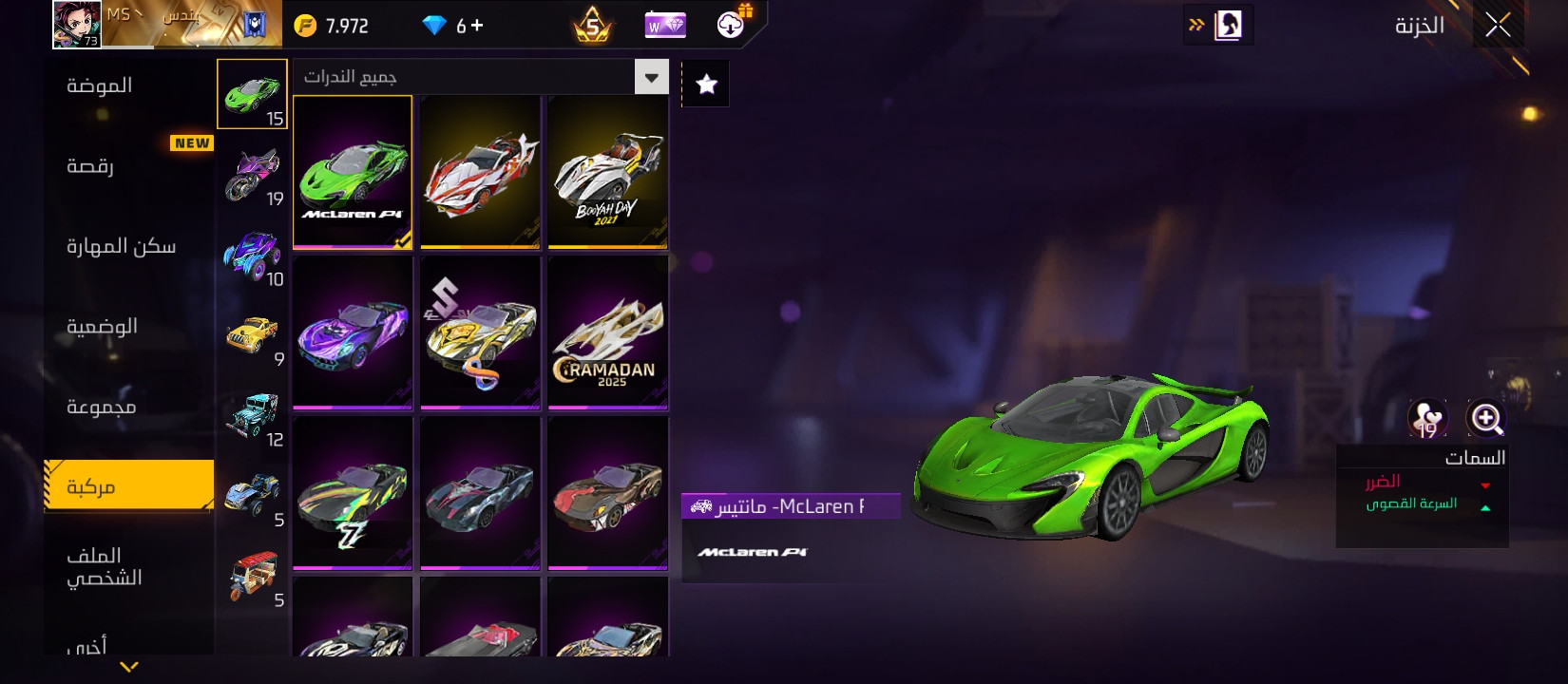Open the rarity filter dropdown
The width and height of the screenshot is (1568, 684).
tap(651, 77)
